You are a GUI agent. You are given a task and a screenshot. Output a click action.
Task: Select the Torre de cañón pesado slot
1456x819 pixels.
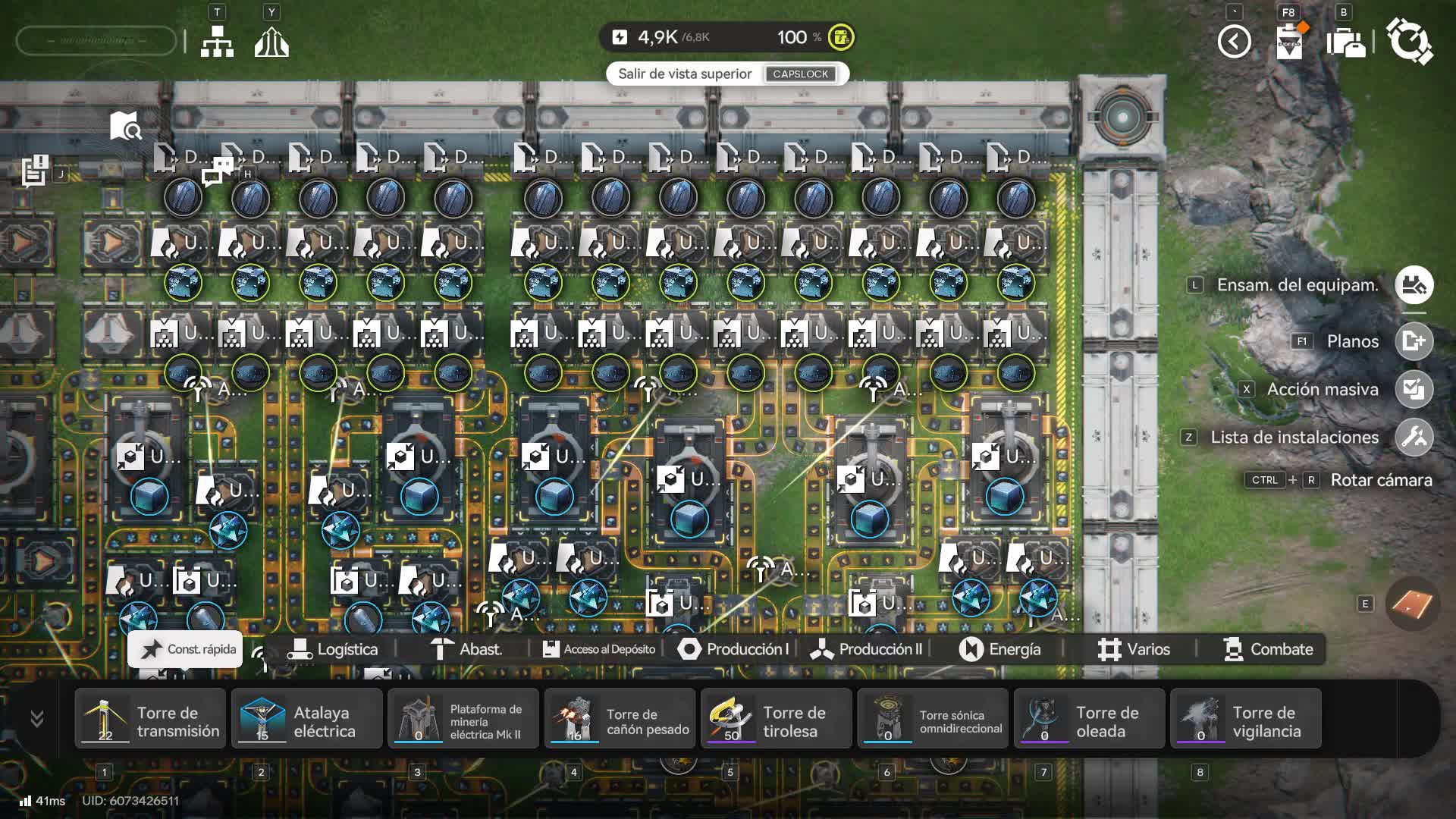click(620, 719)
